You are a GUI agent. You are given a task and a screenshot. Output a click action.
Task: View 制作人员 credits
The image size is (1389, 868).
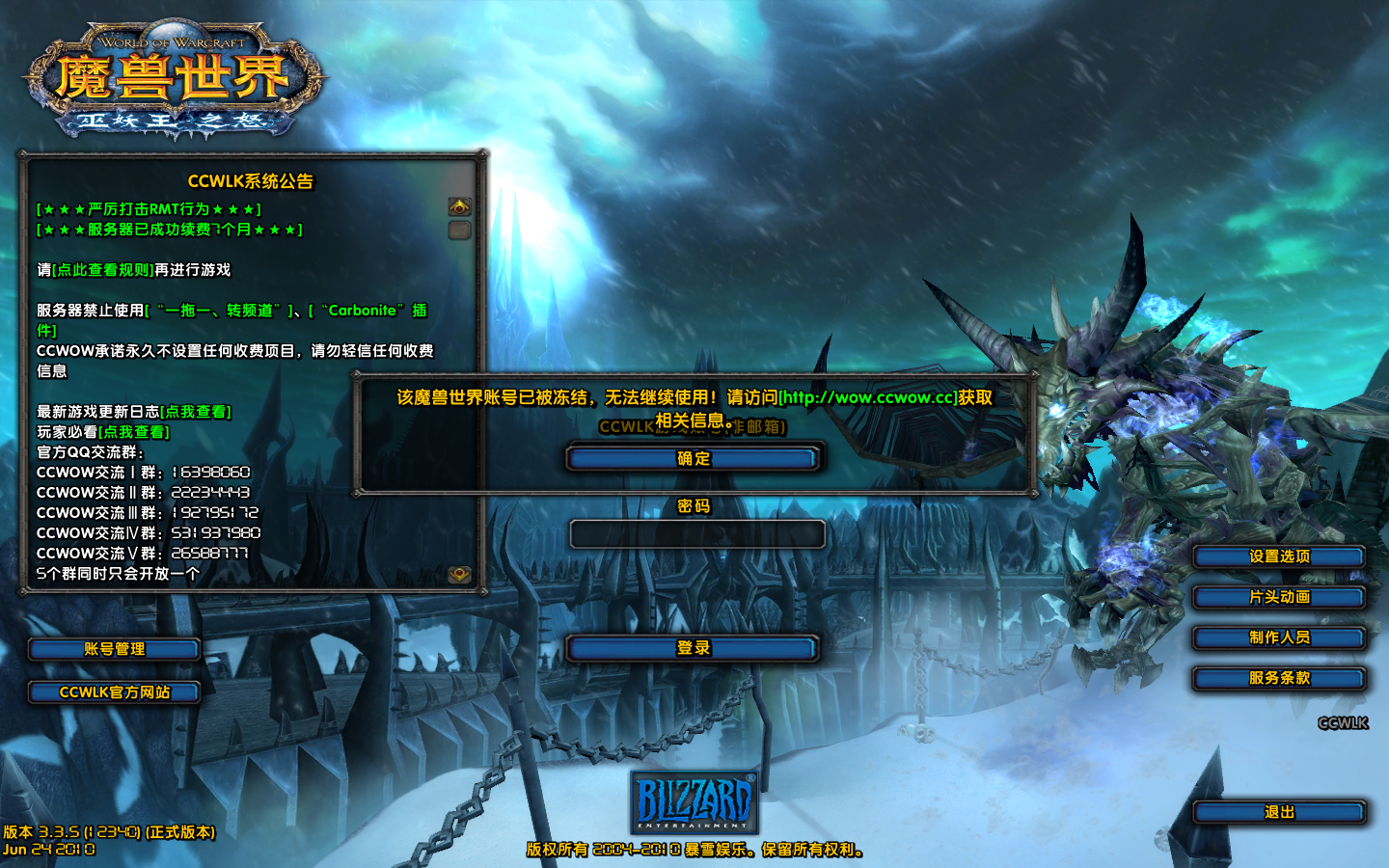(x=1278, y=637)
